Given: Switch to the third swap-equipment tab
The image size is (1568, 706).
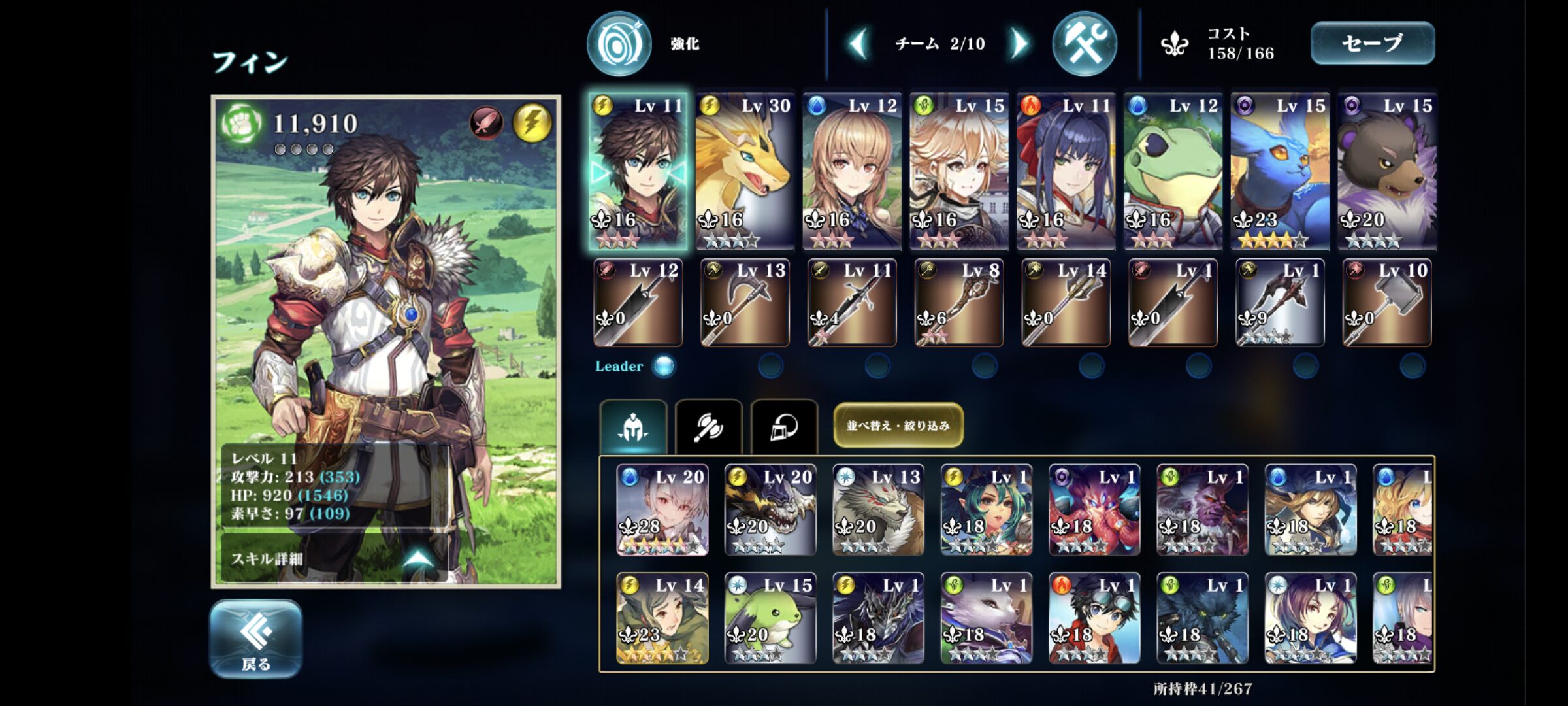Looking at the screenshot, I should [784, 427].
